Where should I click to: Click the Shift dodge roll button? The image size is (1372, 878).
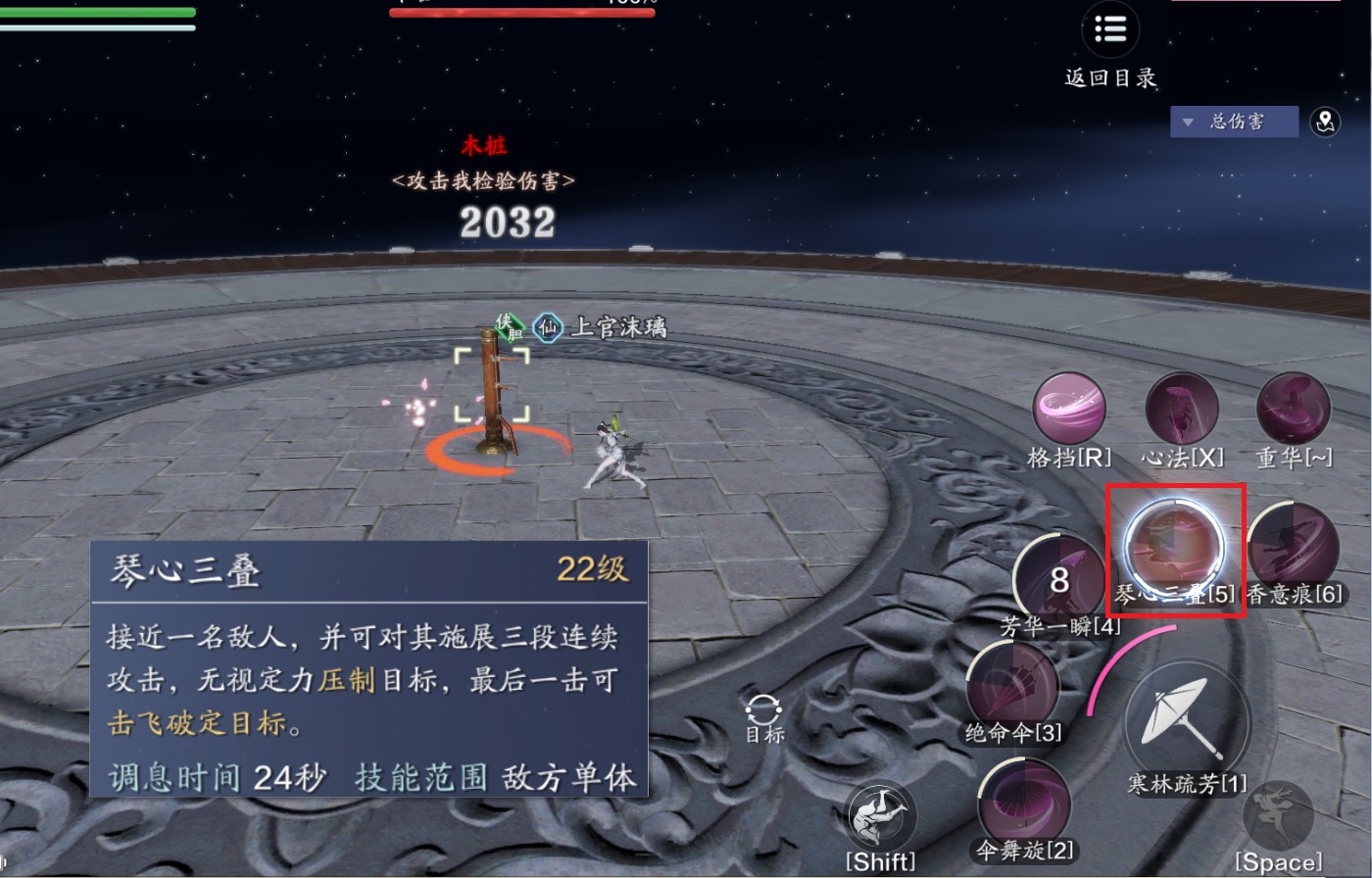879,818
